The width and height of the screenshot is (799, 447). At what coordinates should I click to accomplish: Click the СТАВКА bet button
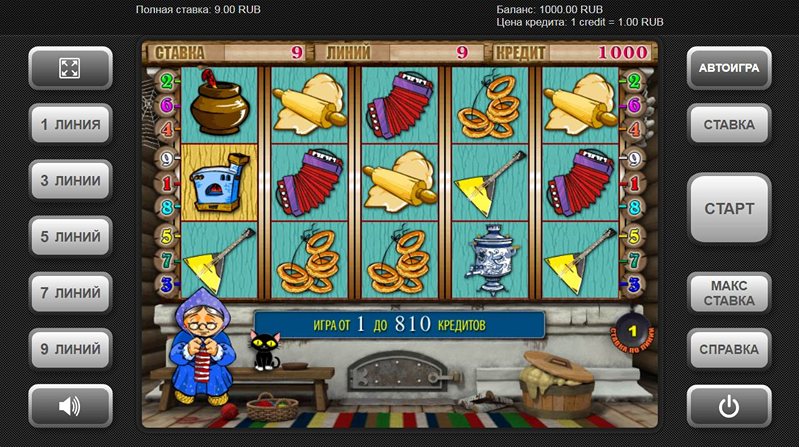[729, 125]
